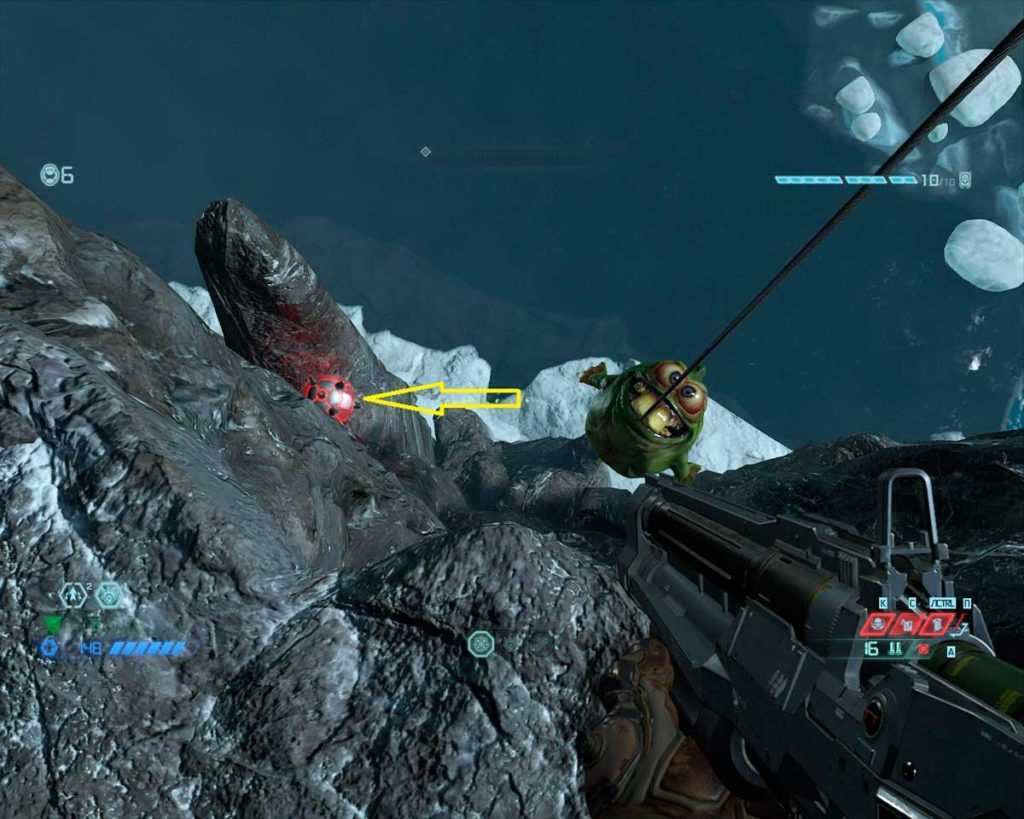Click the diamond compass marker at top
The image size is (1024, 819).
pos(425,152)
